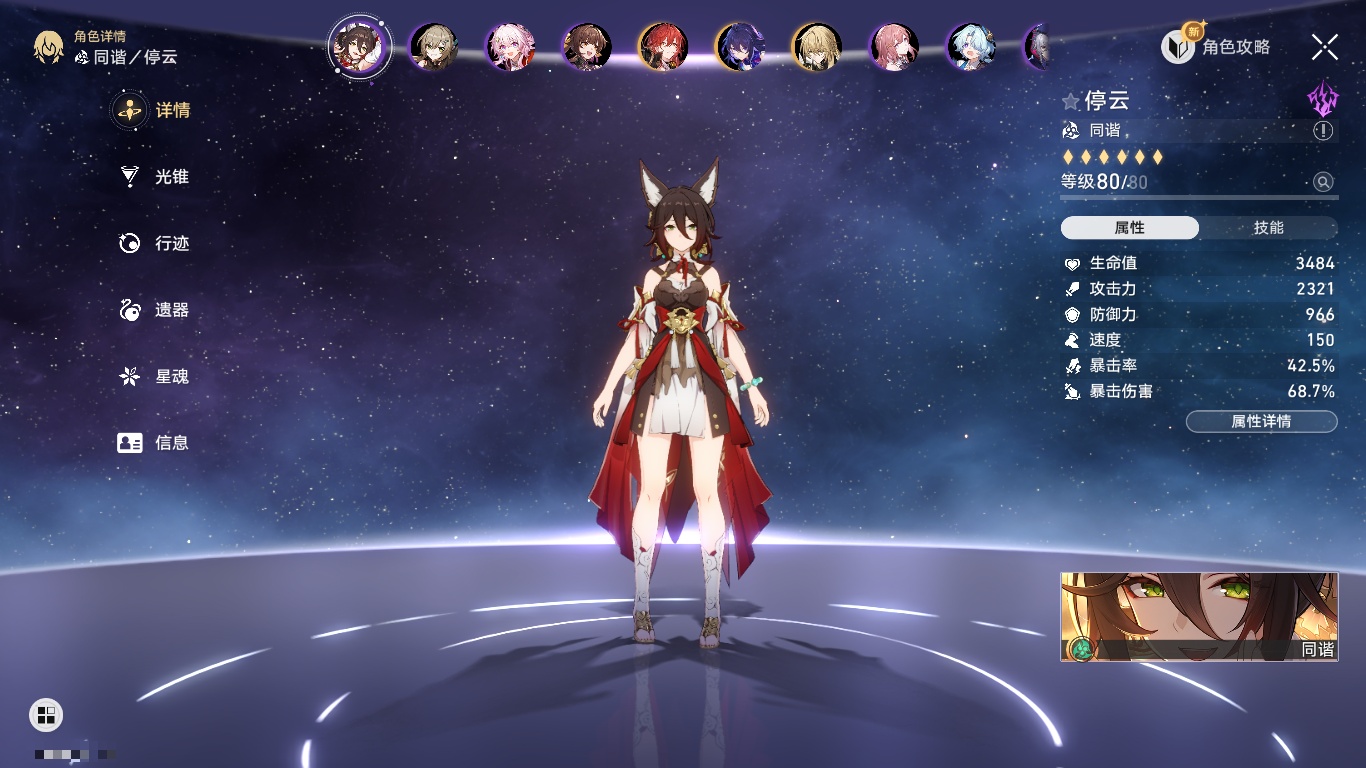Open 属性详情 attribute details
This screenshot has height=768, width=1366.
pos(1261,422)
